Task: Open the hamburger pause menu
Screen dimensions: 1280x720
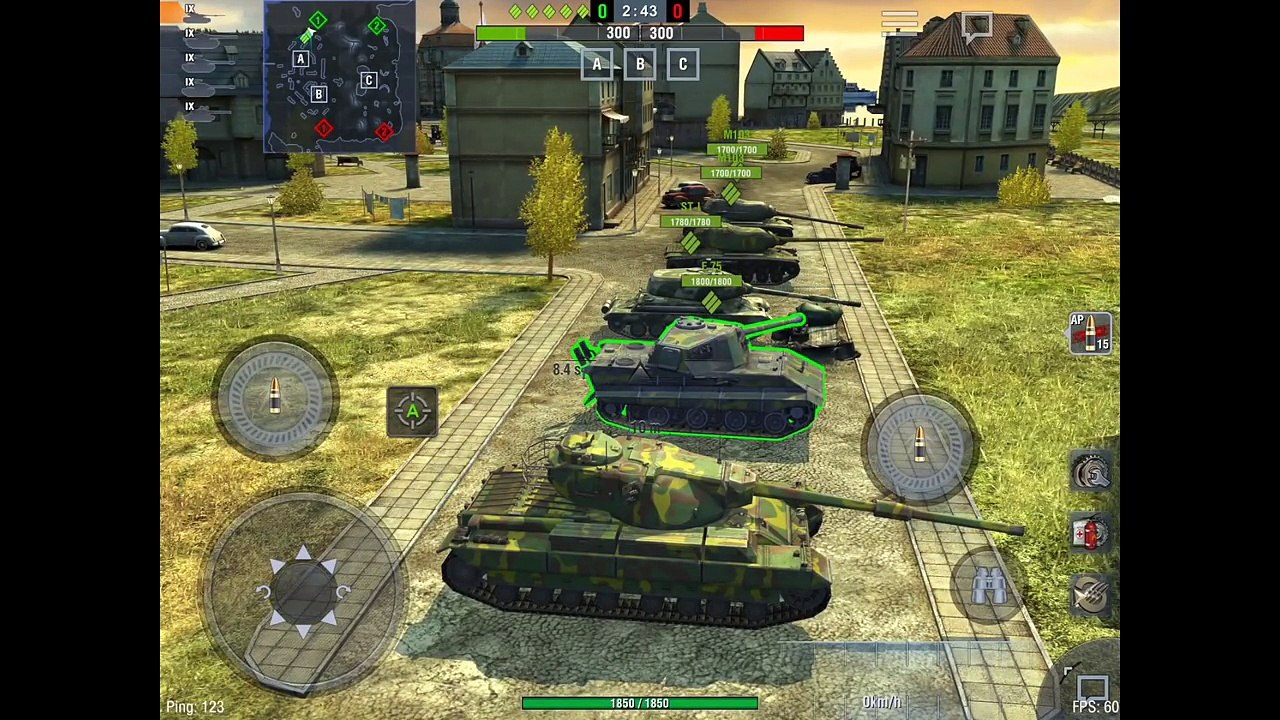Action: pyautogui.click(x=899, y=21)
